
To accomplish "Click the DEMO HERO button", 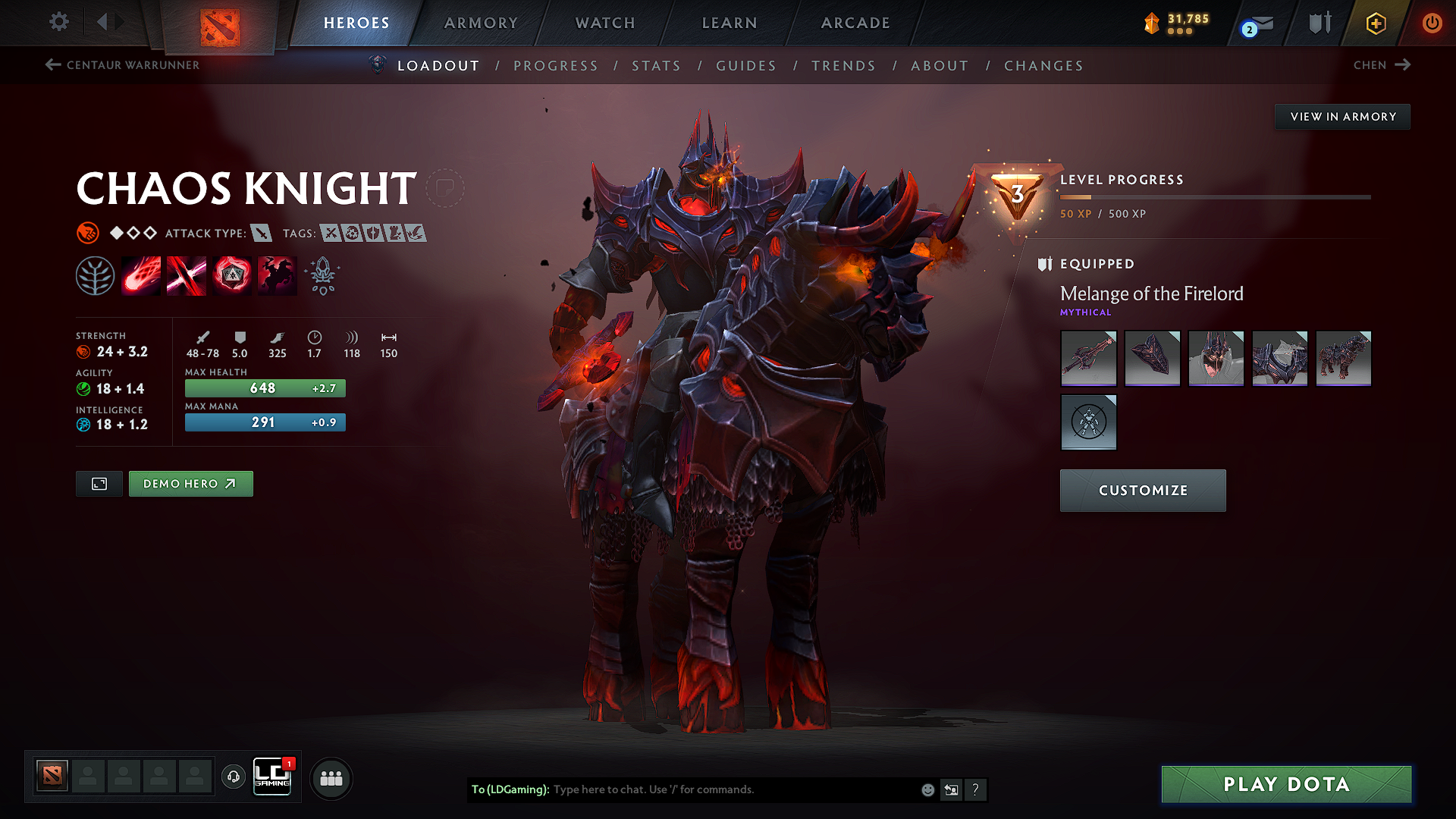I will point(190,483).
